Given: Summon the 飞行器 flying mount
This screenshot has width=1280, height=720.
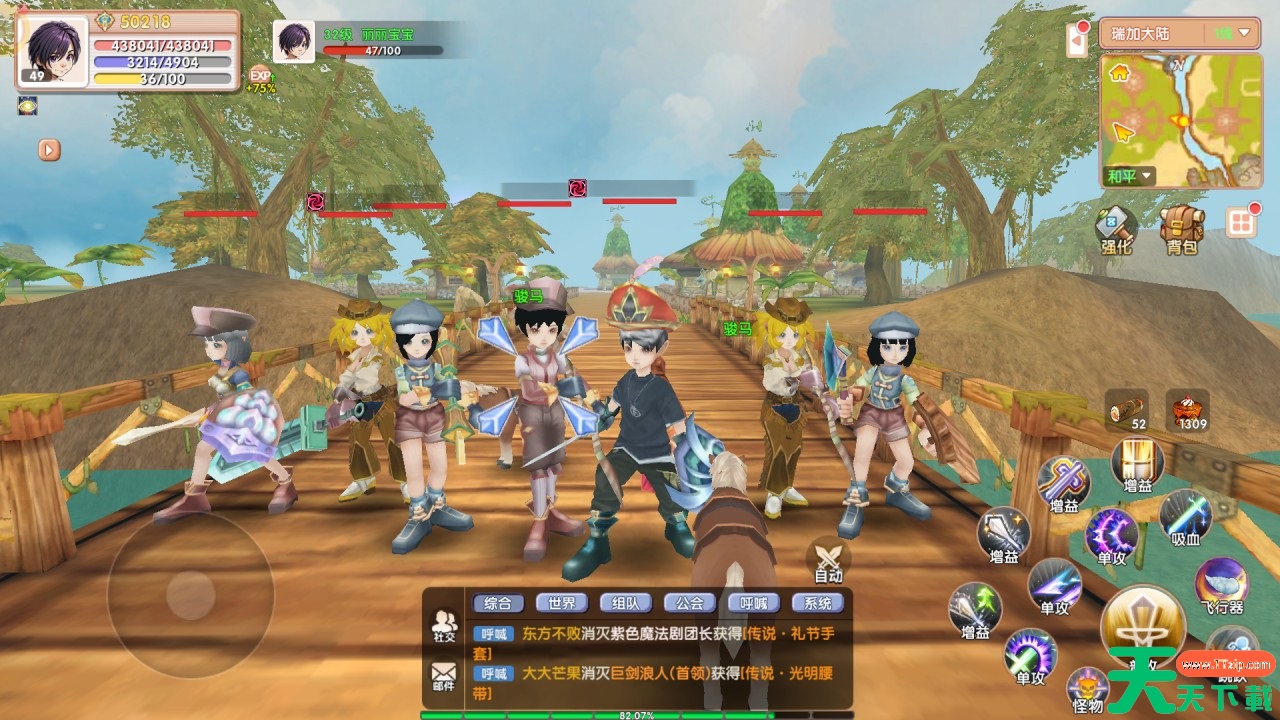Looking at the screenshot, I should (x=1221, y=585).
